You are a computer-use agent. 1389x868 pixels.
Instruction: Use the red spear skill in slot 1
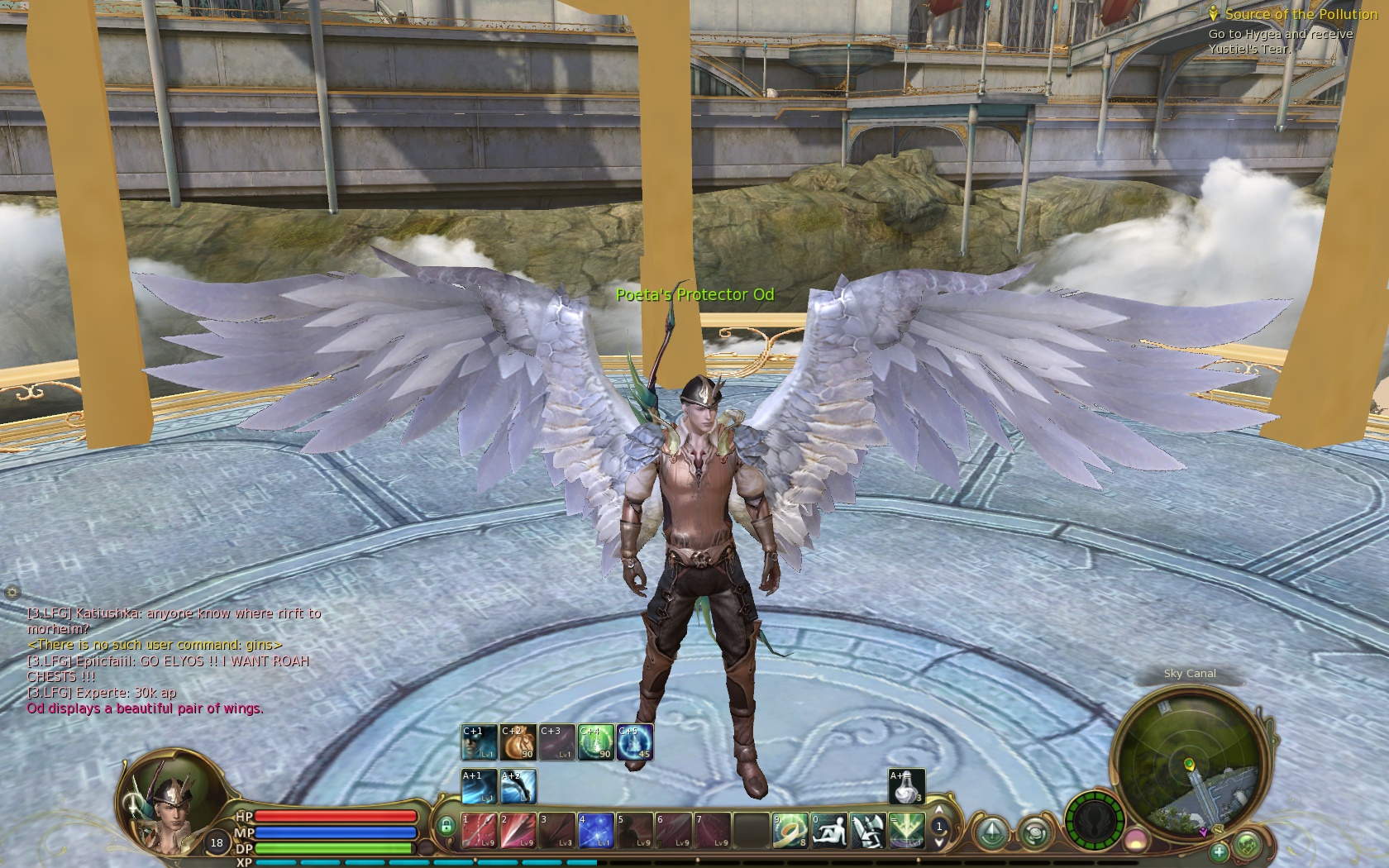tap(479, 831)
